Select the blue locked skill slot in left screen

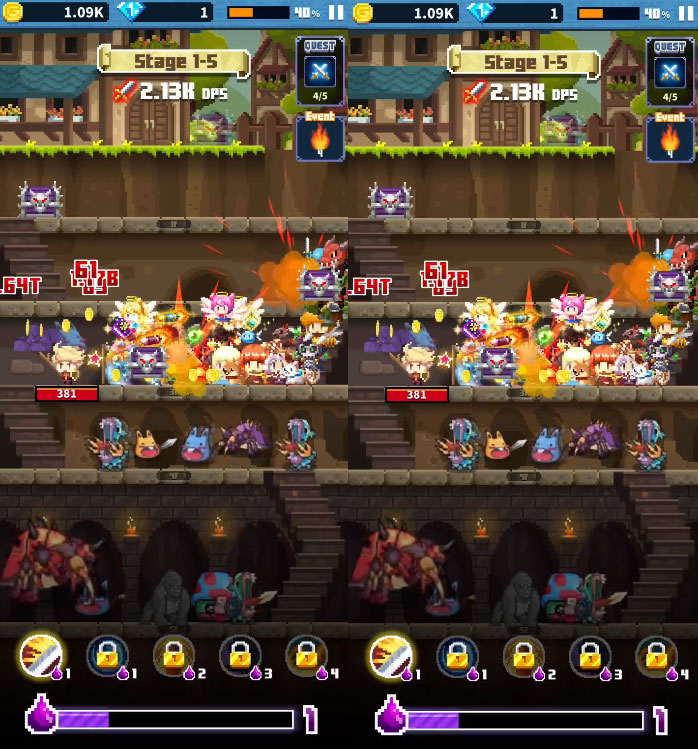tap(107, 657)
